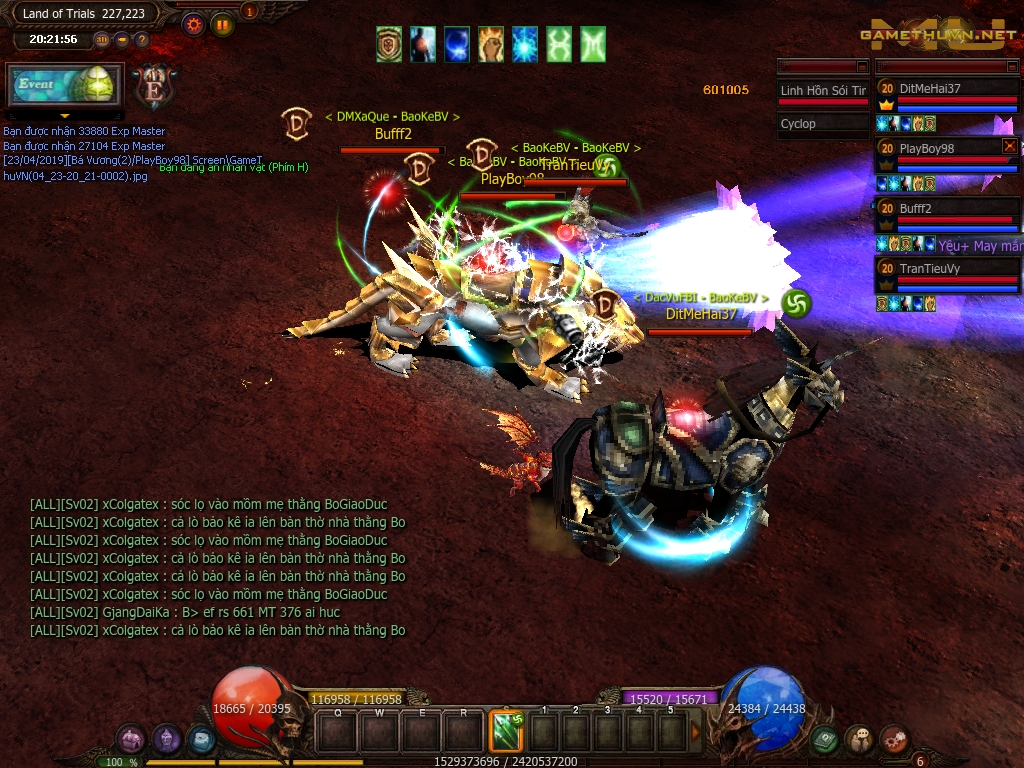
Task: Open the winged E emblem menu
Action: pos(154,87)
